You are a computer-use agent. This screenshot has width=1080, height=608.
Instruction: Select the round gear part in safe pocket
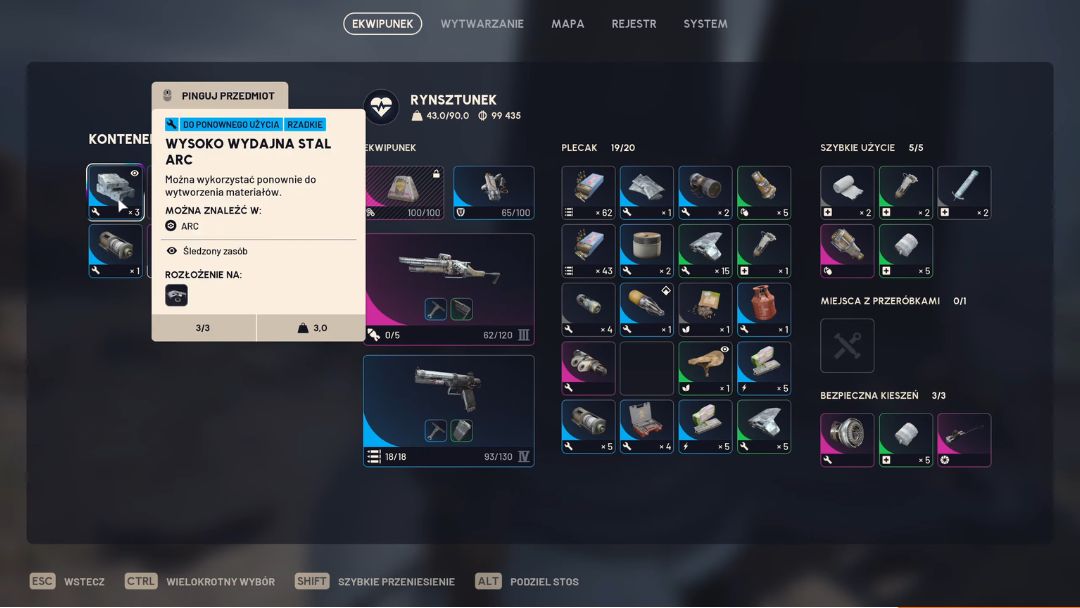[847, 440]
